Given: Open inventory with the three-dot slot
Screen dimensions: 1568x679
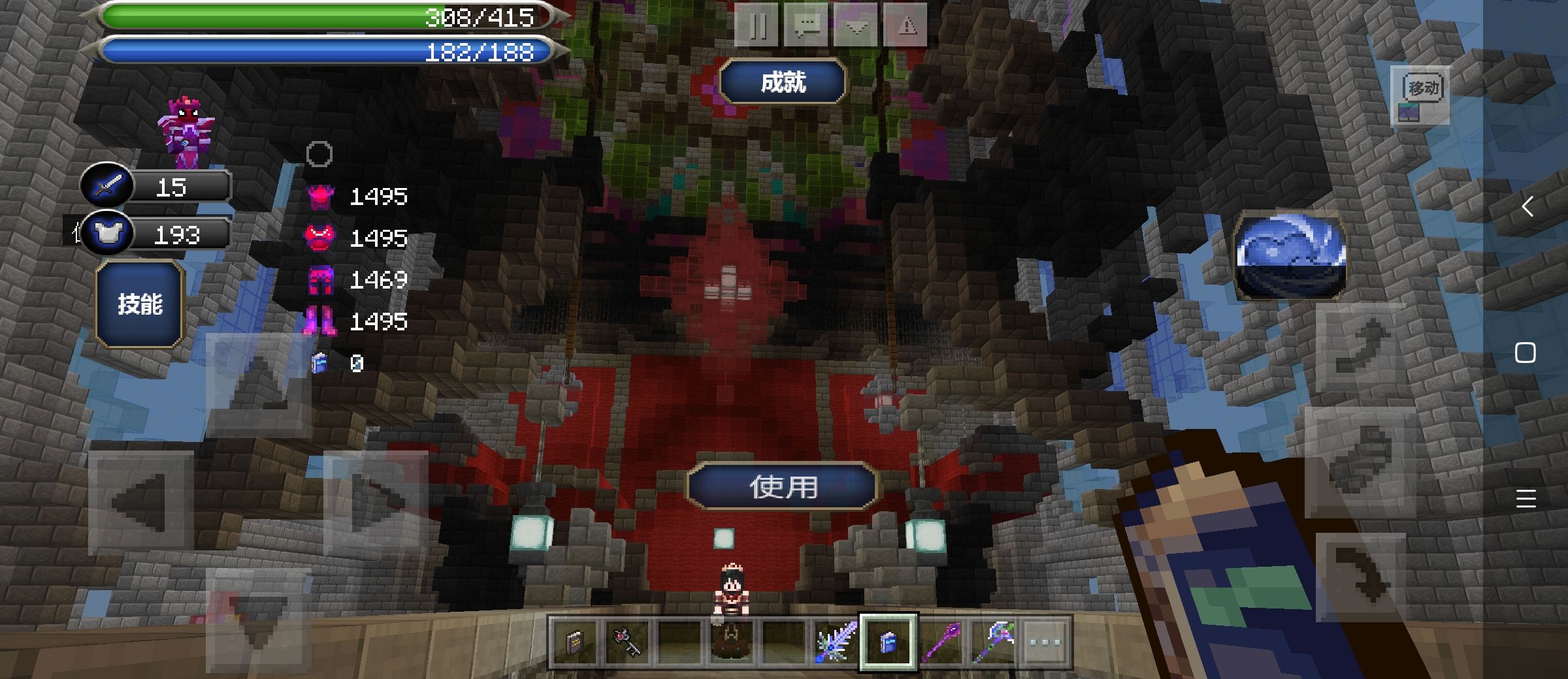Looking at the screenshot, I should point(1045,642).
